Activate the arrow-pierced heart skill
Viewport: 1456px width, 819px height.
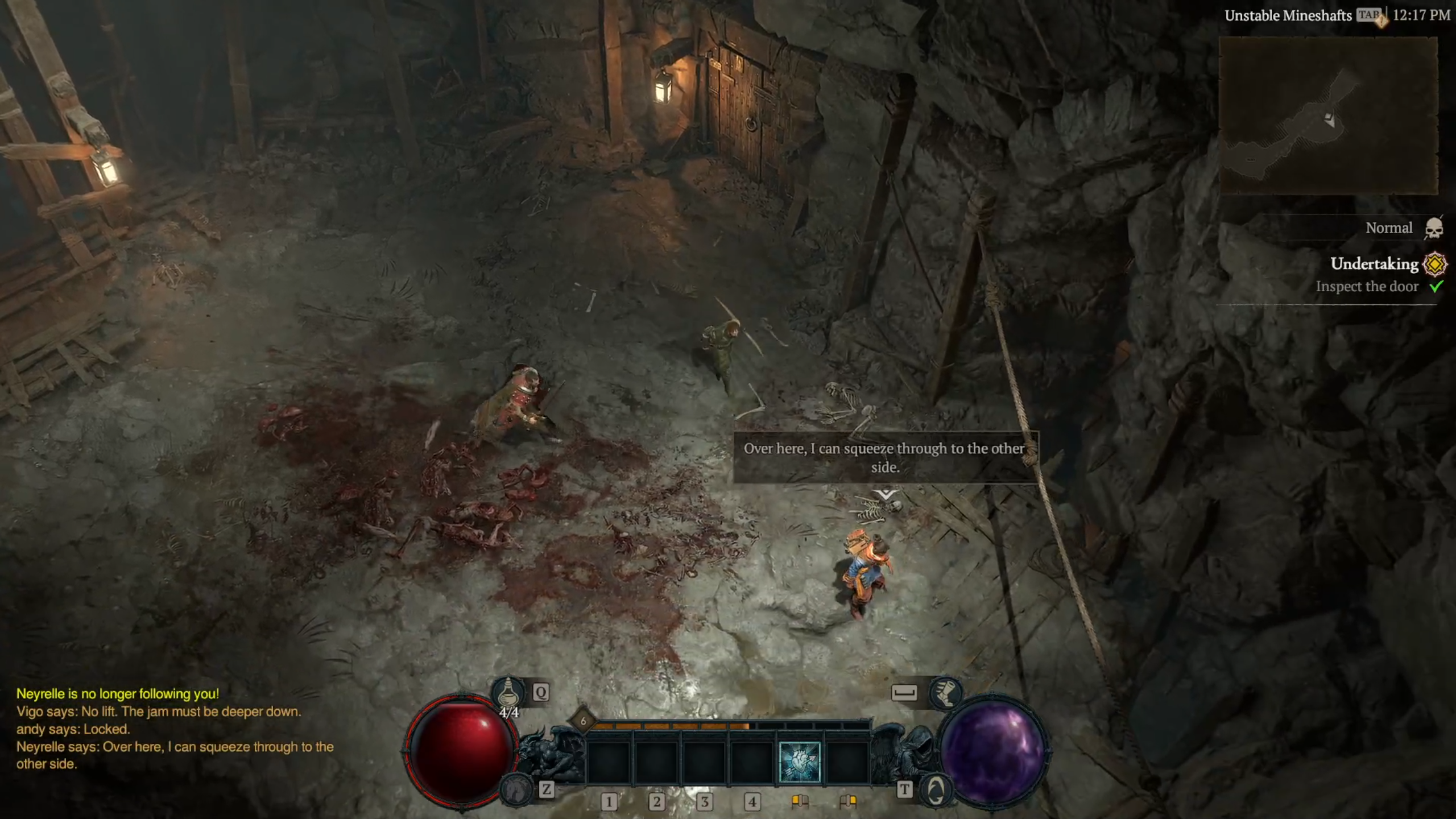tap(799, 762)
